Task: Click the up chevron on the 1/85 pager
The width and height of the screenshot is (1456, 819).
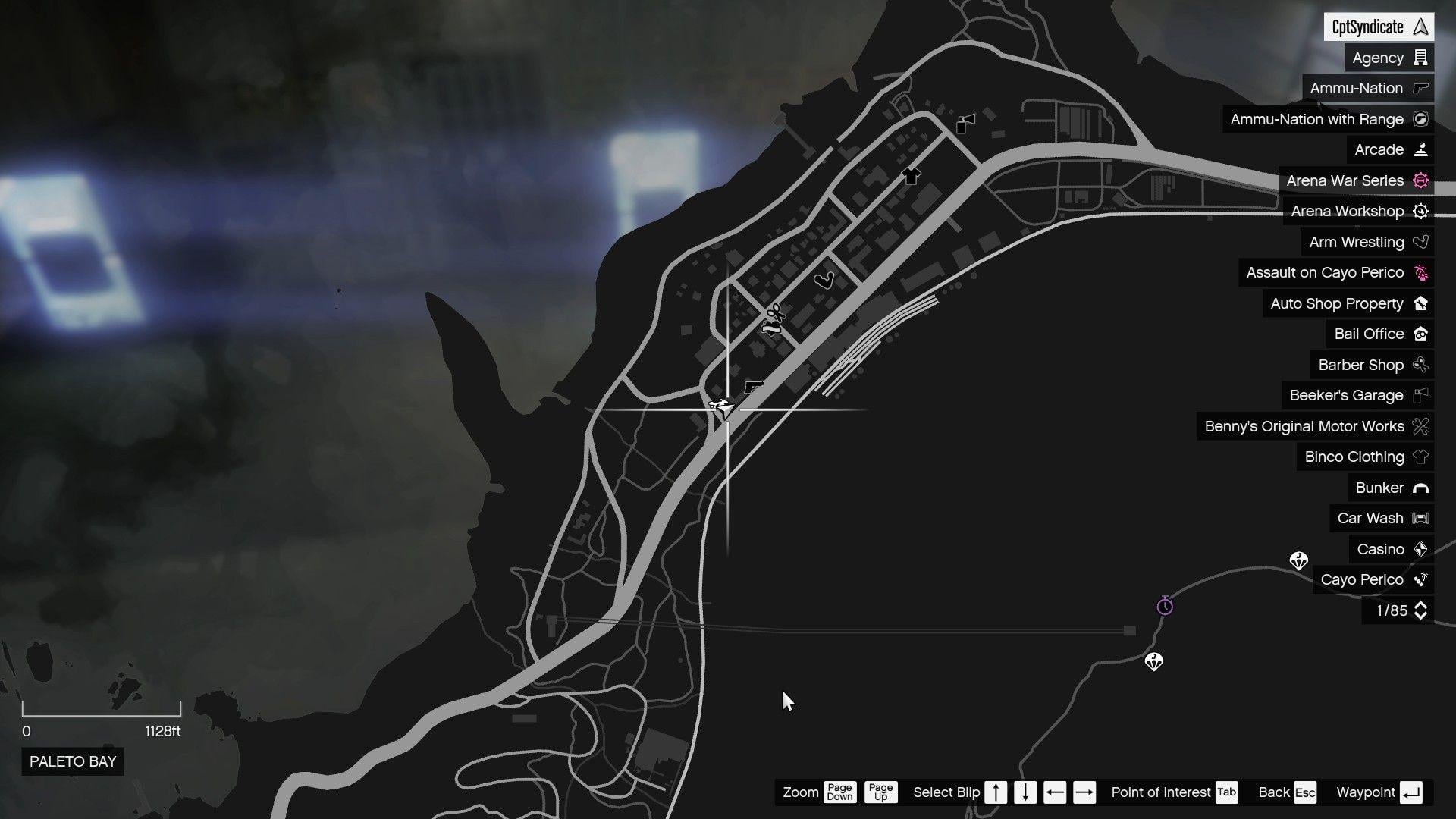Action: [1422, 606]
